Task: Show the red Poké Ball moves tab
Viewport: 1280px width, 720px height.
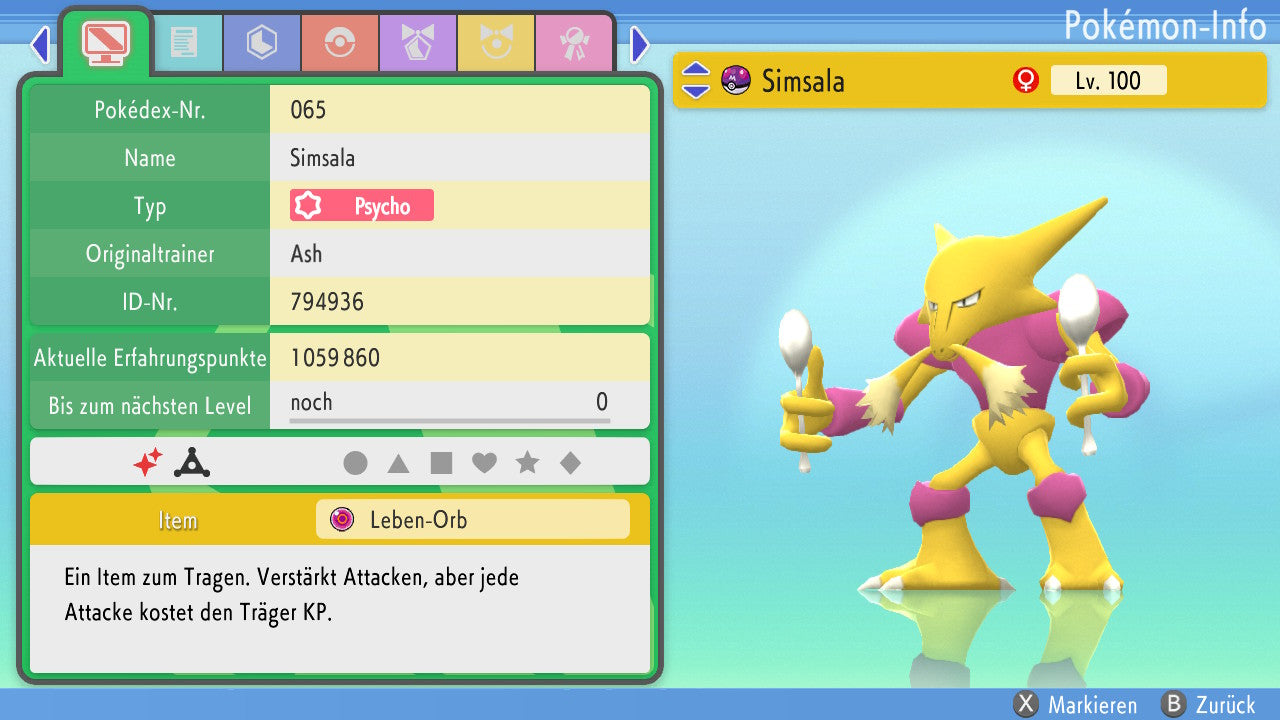Action: pos(339,43)
